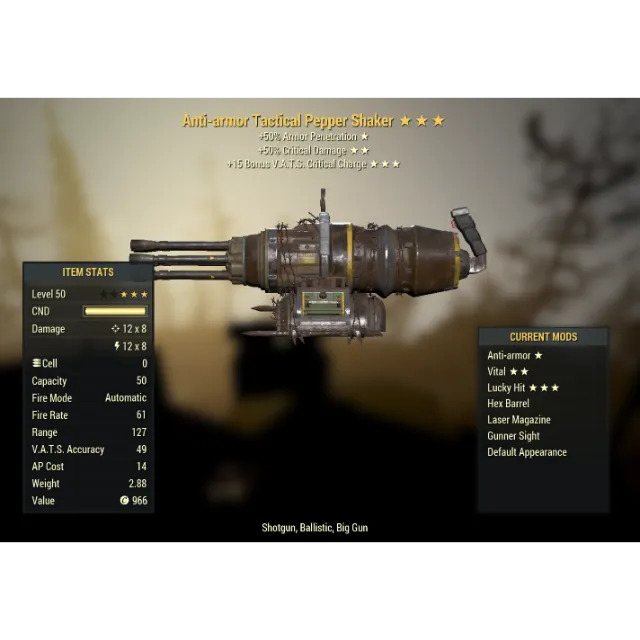Choose the Gunner Sight mod row
This screenshot has height=640, width=640.
coord(513,436)
